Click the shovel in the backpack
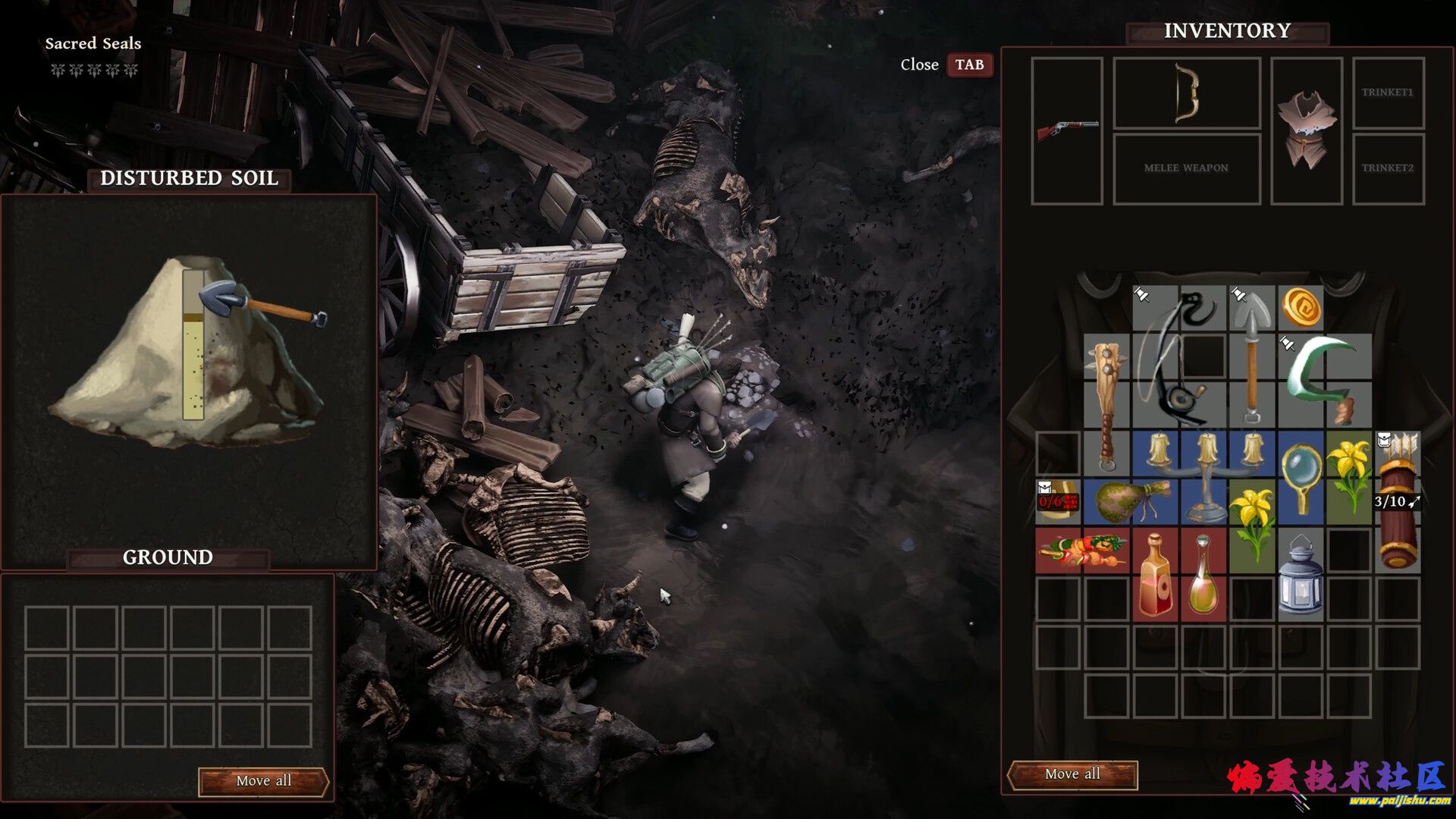The width and height of the screenshot is (1456, 819). (x=1251, y=356)
